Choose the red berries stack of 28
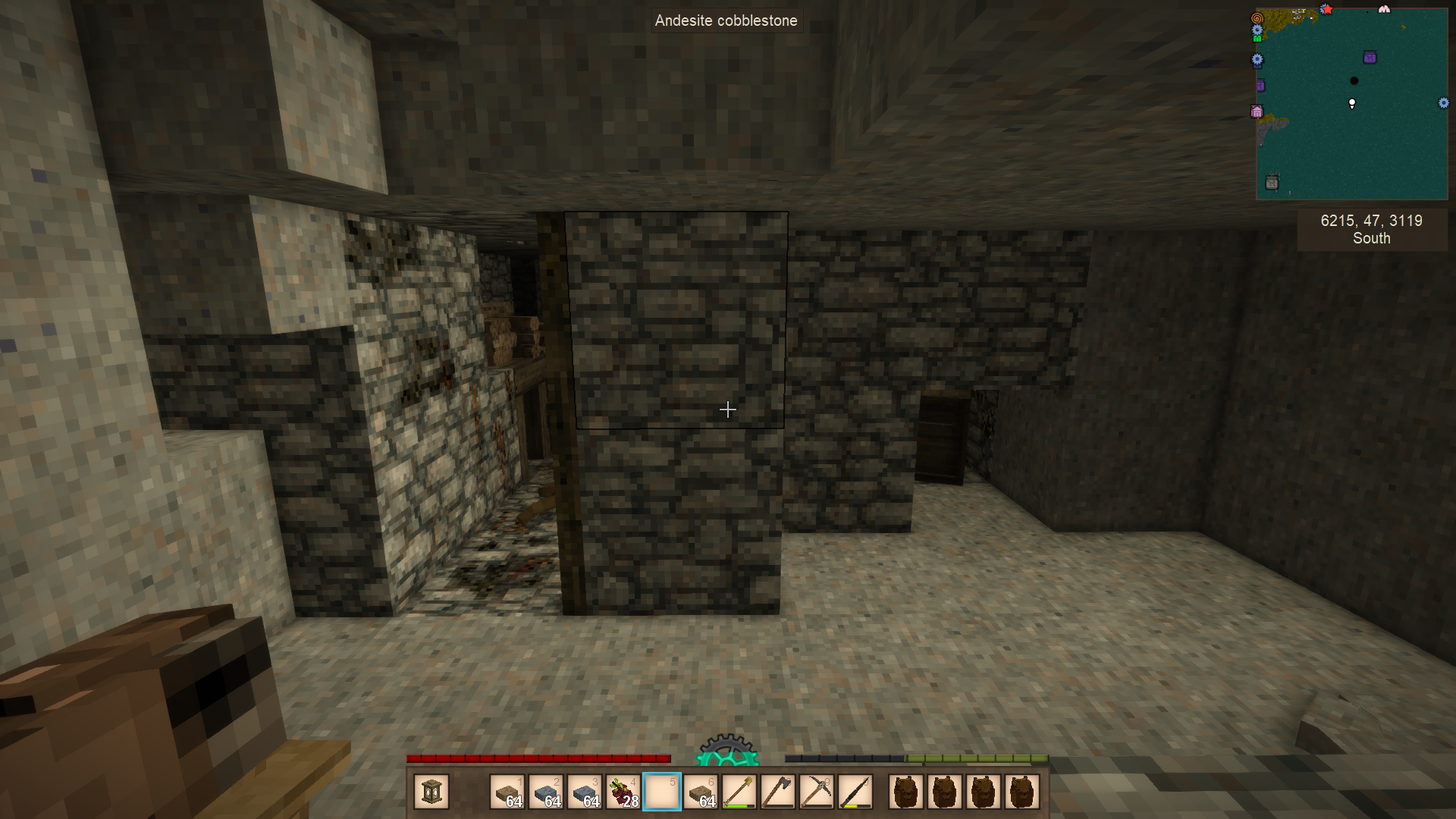The image size is (1456, 819). point(623,792)
